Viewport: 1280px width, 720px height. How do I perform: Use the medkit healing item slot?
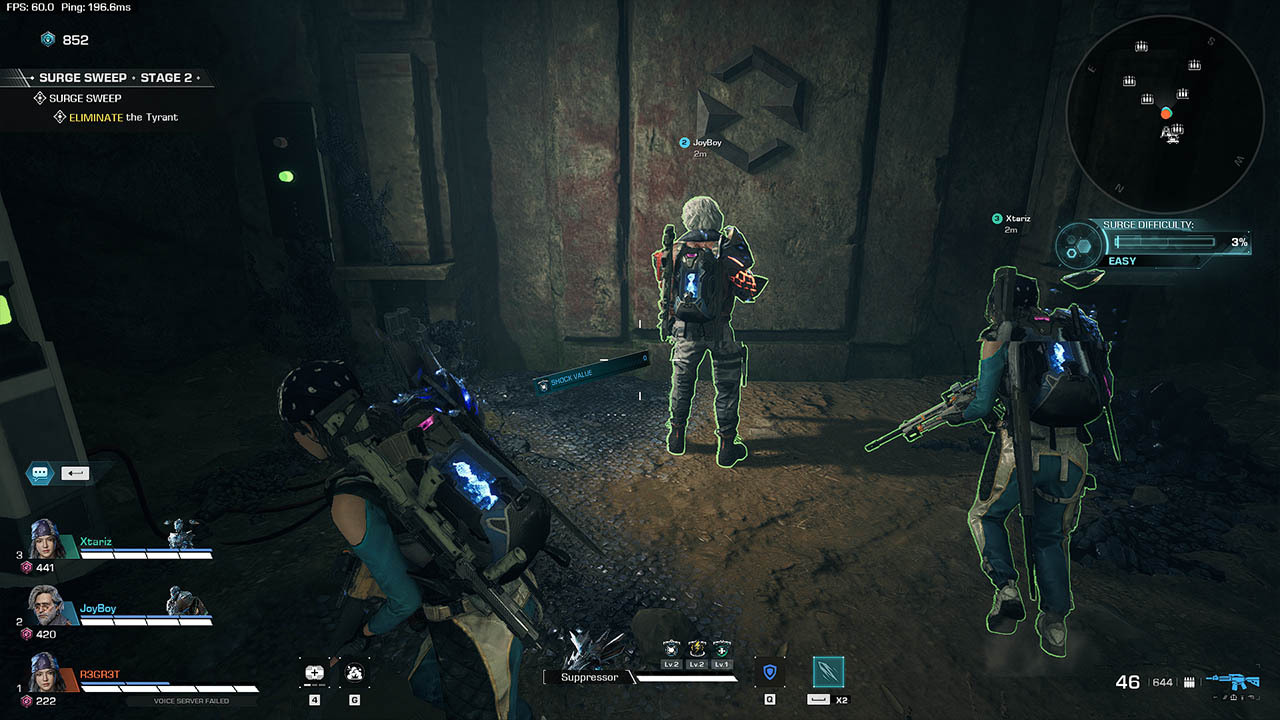(315, 673)
